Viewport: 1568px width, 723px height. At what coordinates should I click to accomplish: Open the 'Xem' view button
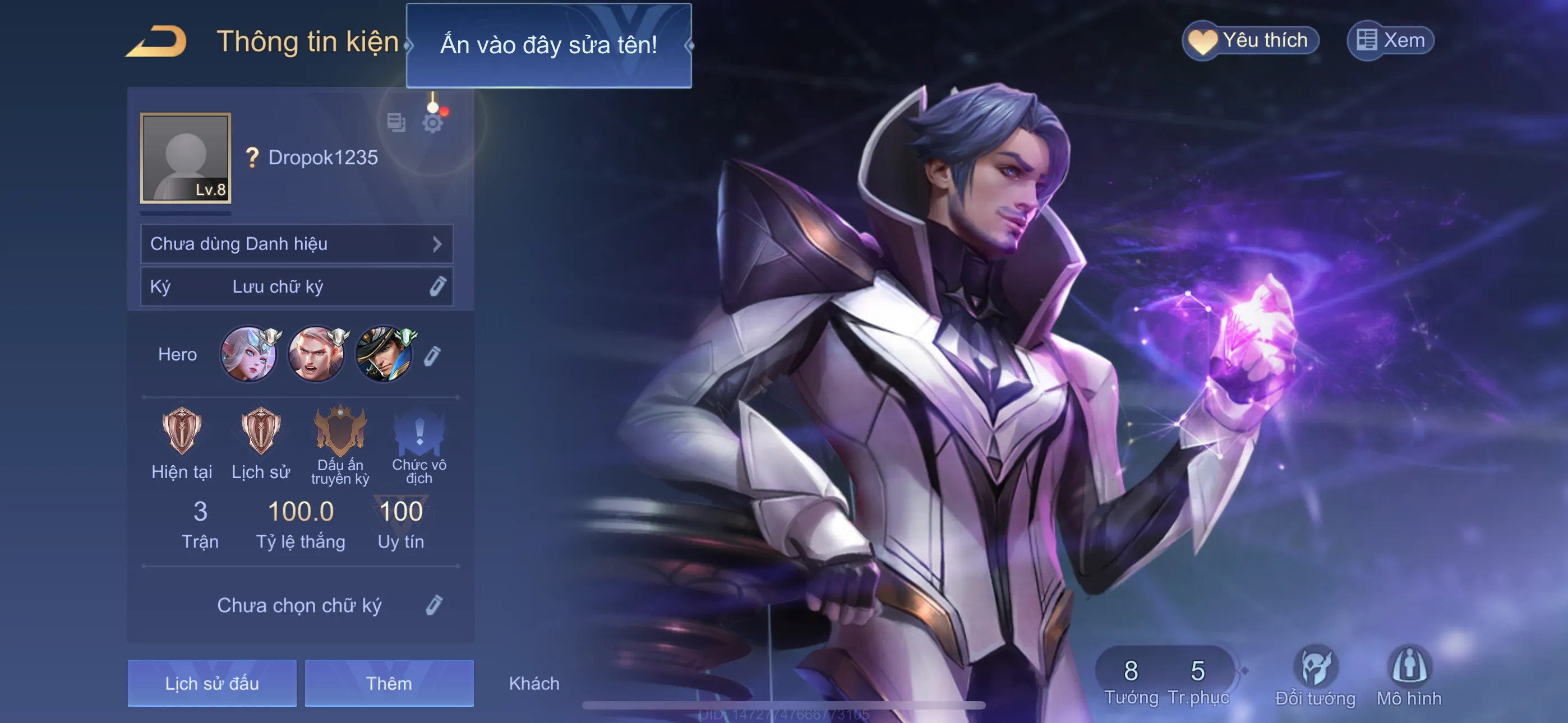coord(1391,41)
